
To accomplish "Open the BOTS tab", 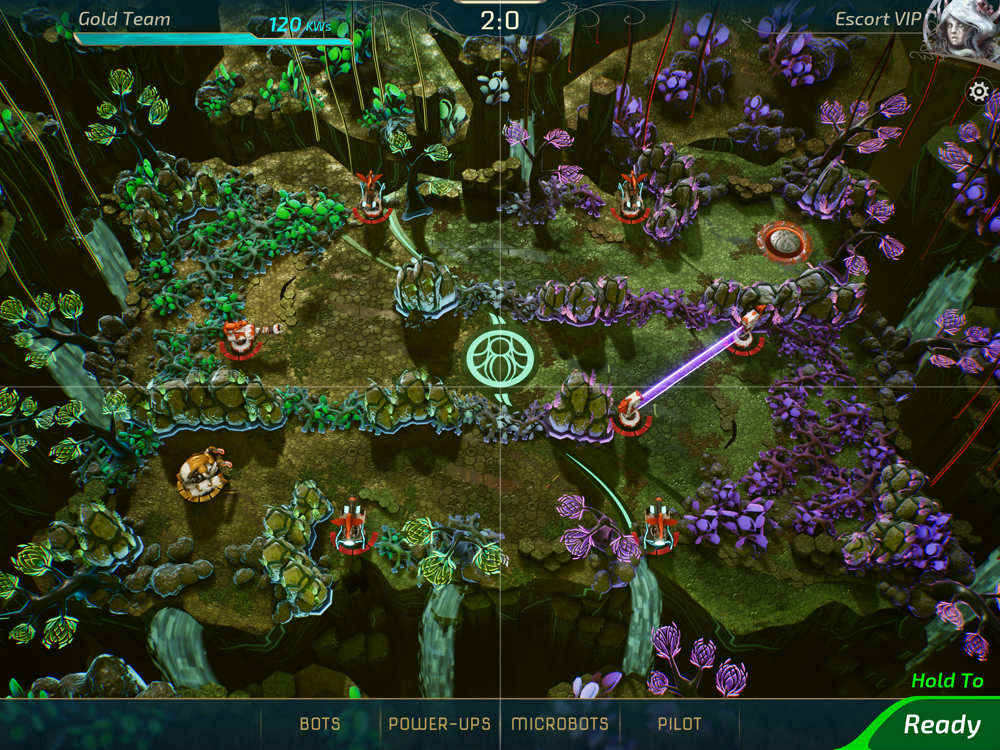I will pos(320,724).
